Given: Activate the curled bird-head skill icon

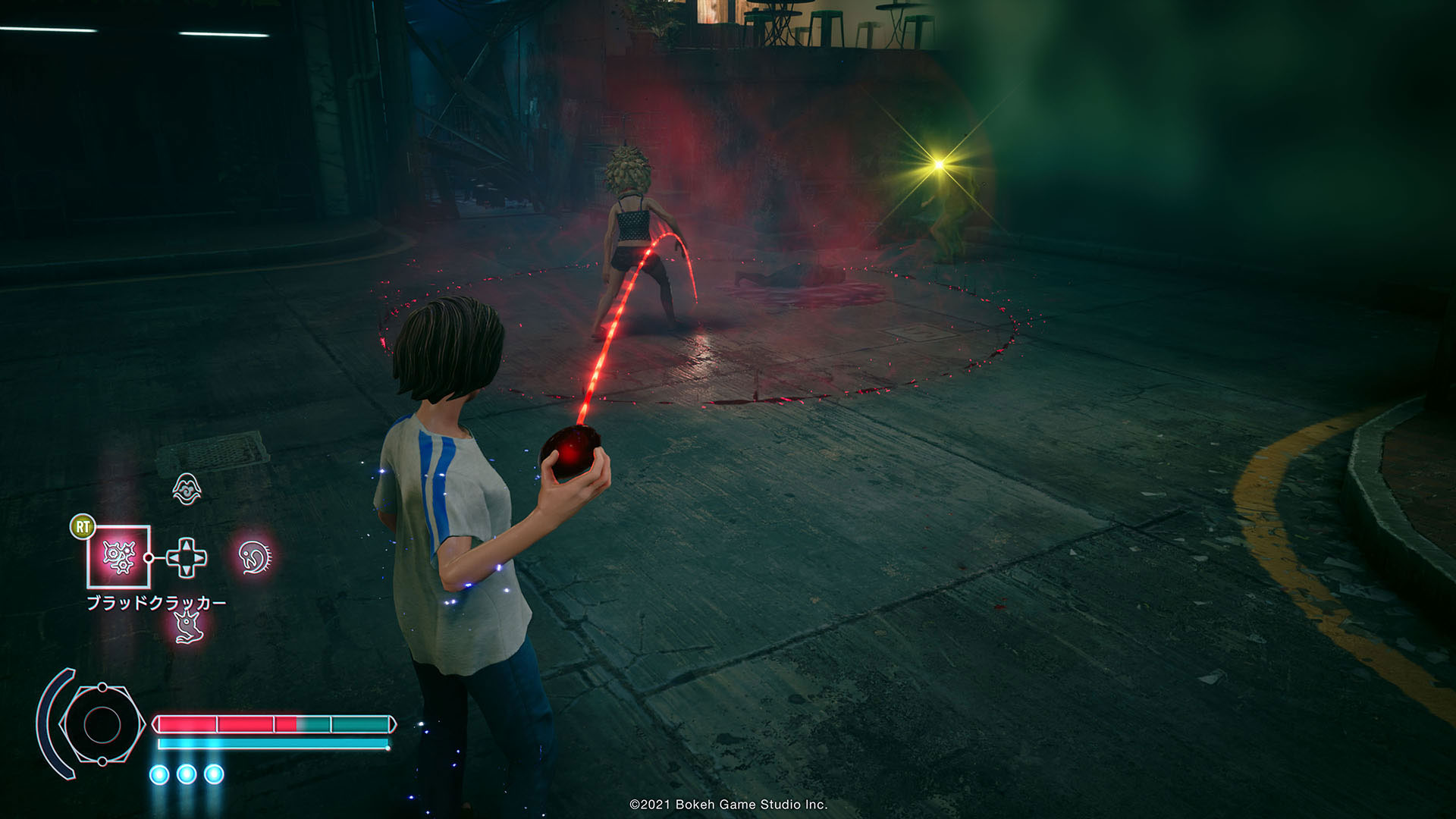Looking at the screenshot, I should [255, 557].
